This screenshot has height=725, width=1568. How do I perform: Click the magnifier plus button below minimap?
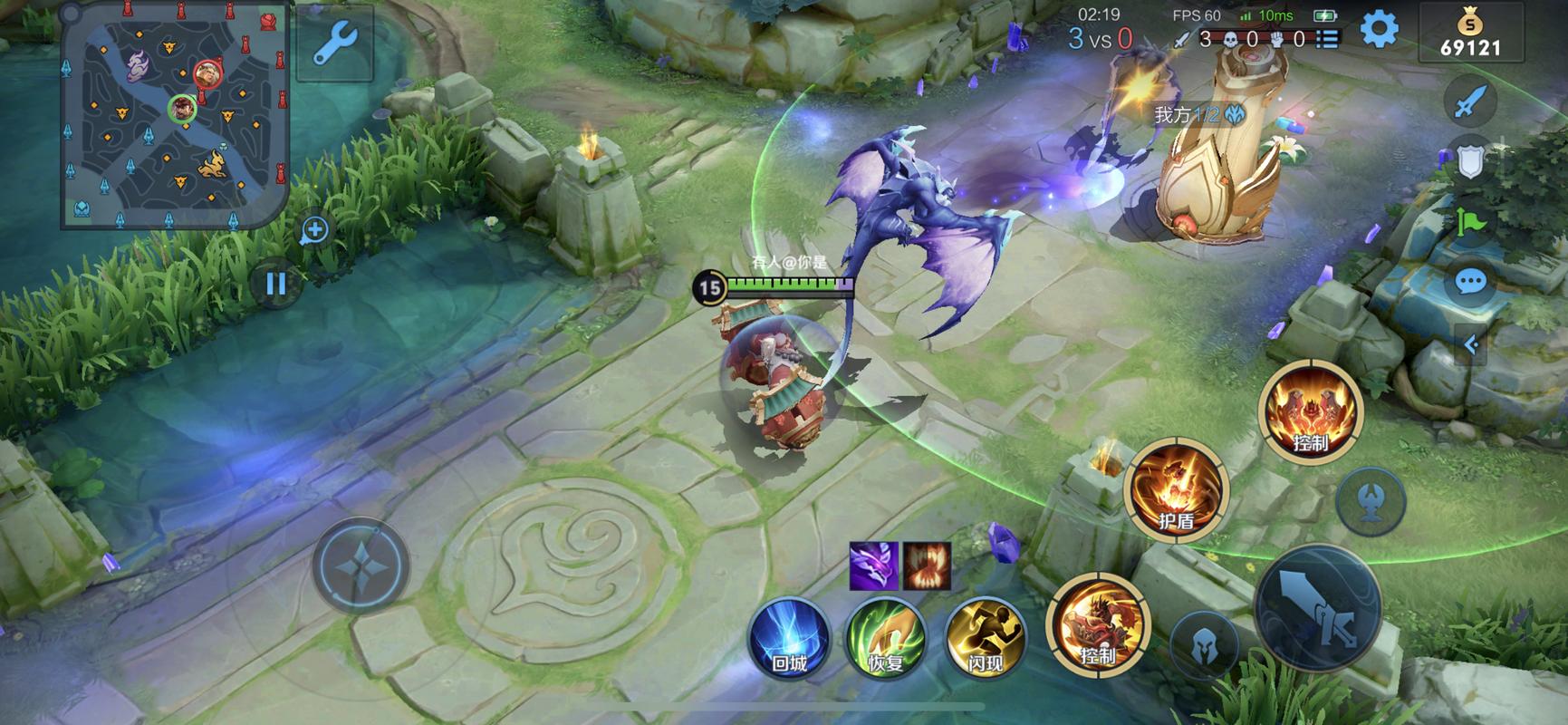[x=315, y=230]
